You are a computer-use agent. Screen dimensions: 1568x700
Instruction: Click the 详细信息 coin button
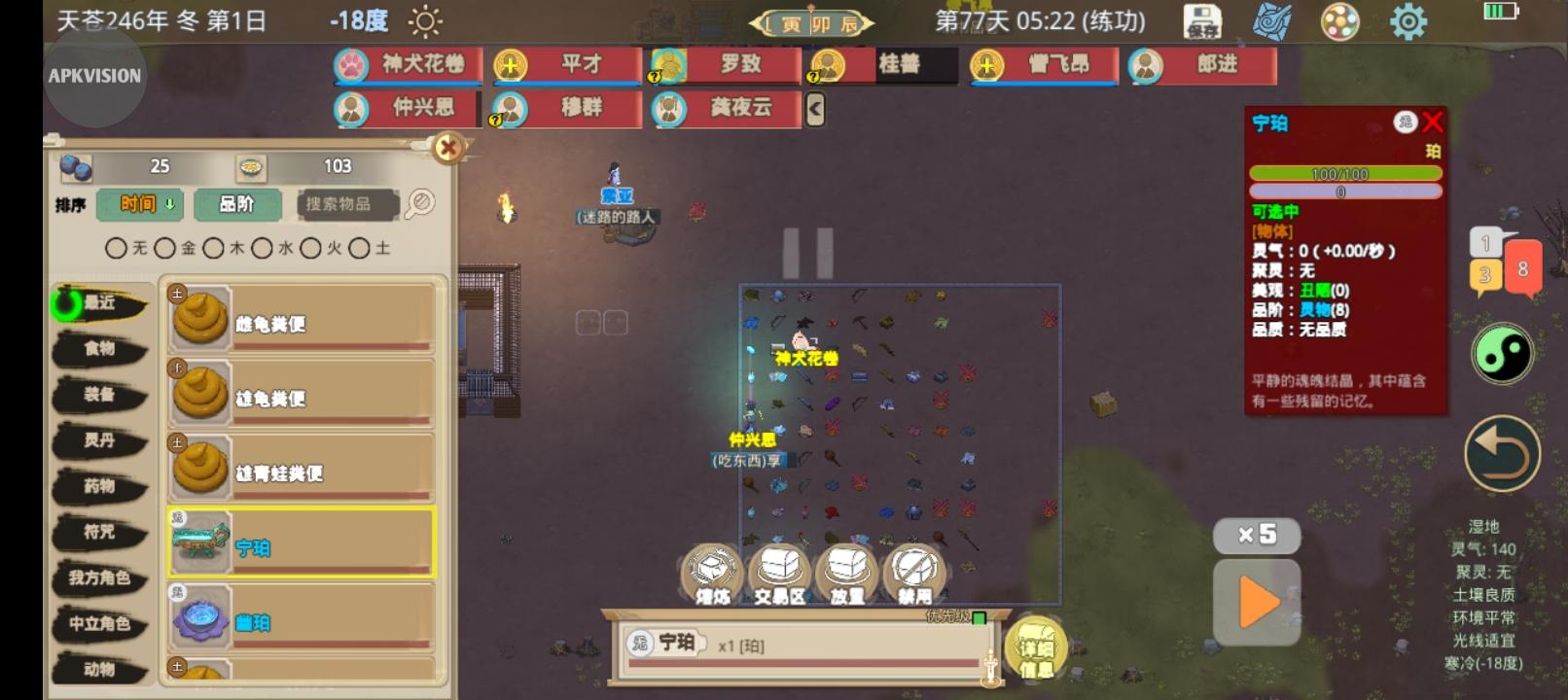[x=1034, y=649]
